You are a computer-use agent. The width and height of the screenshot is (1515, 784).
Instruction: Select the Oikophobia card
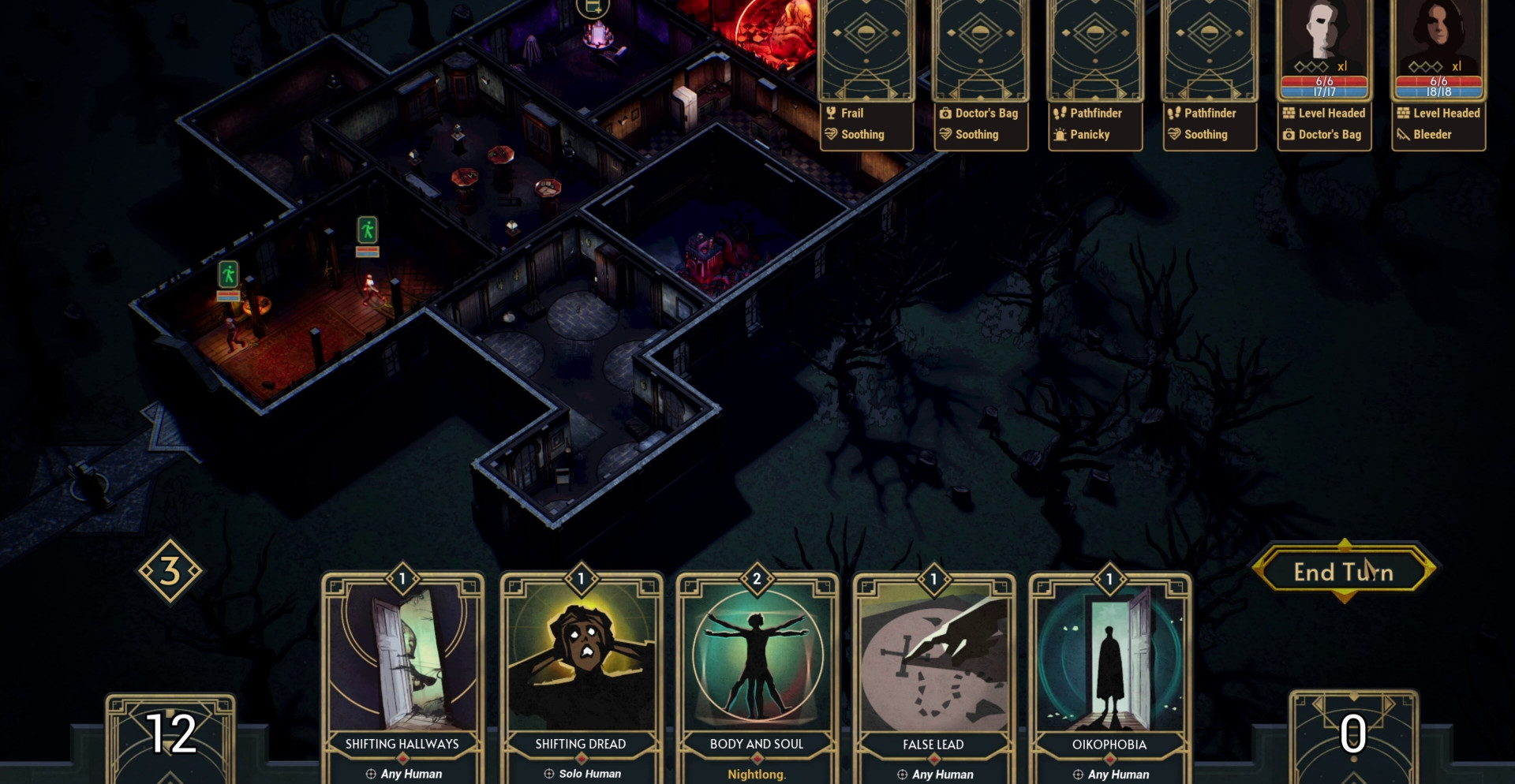(1109, 670)
